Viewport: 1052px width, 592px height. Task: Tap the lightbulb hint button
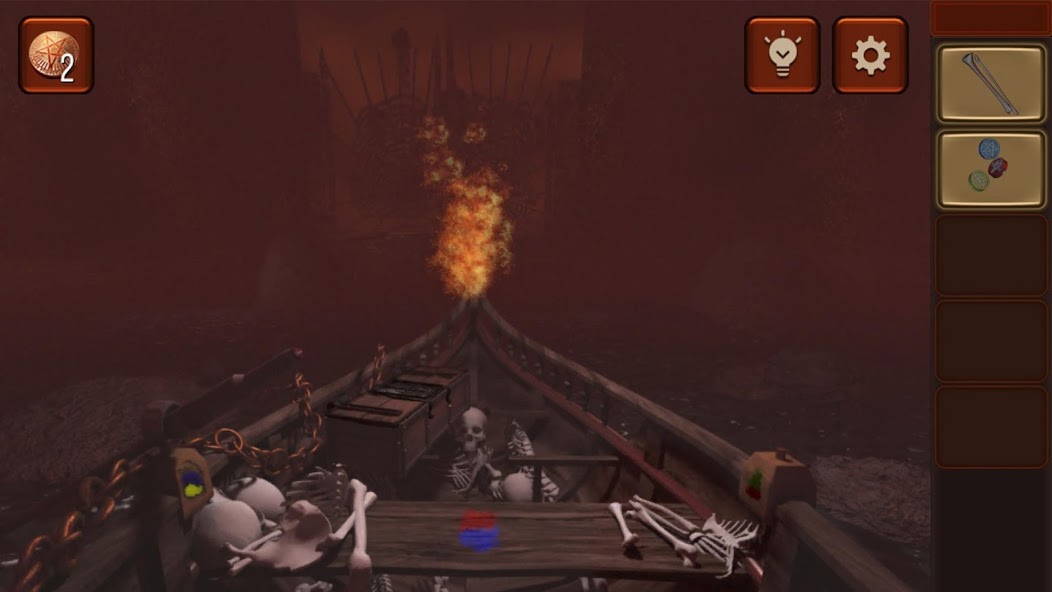[x=782, y=56]
